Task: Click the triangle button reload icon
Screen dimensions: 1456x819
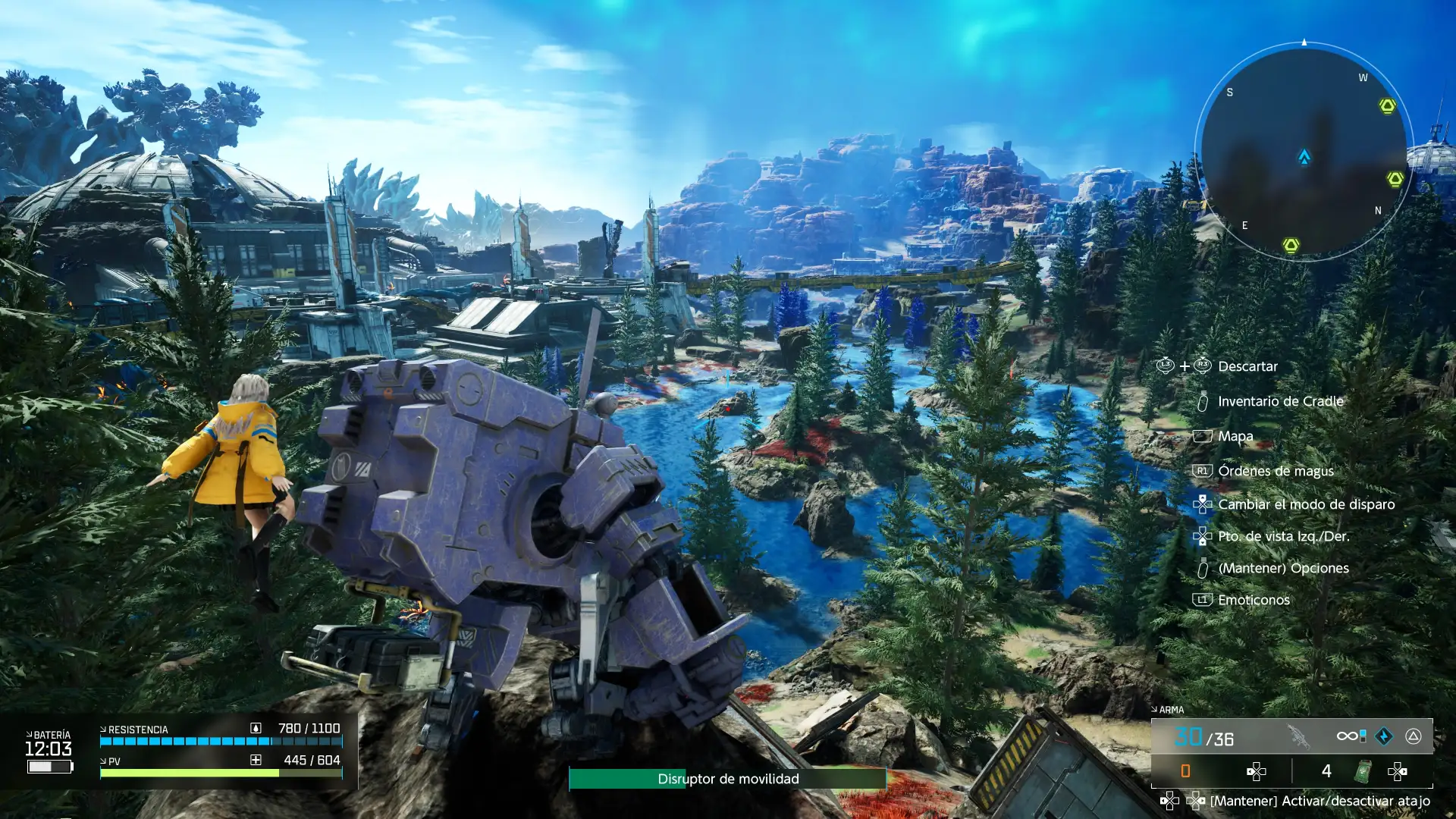Action: tap(1412, 737)
